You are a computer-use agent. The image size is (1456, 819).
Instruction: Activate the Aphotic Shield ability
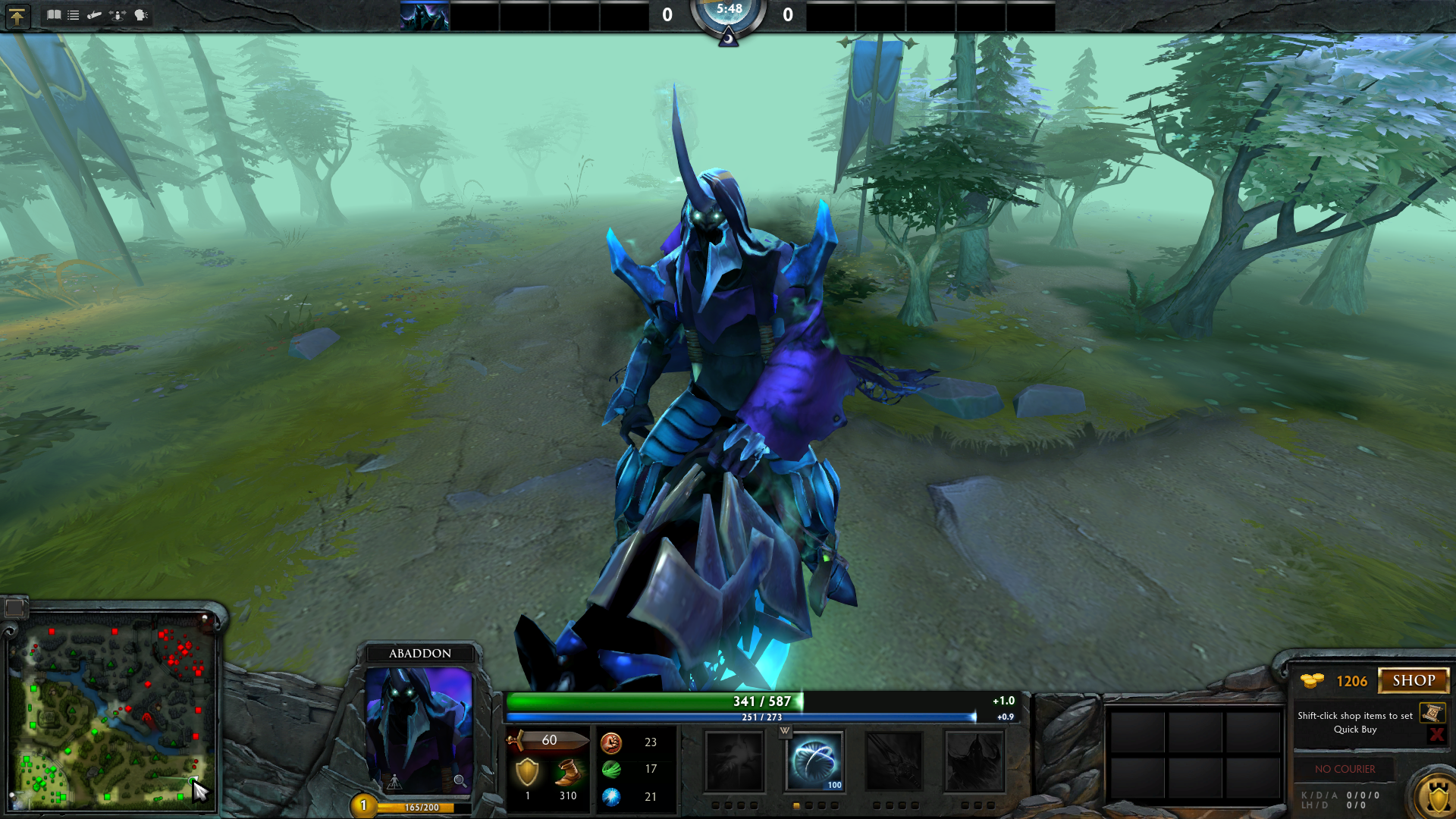pyautogui.click(x=814, y=761)
